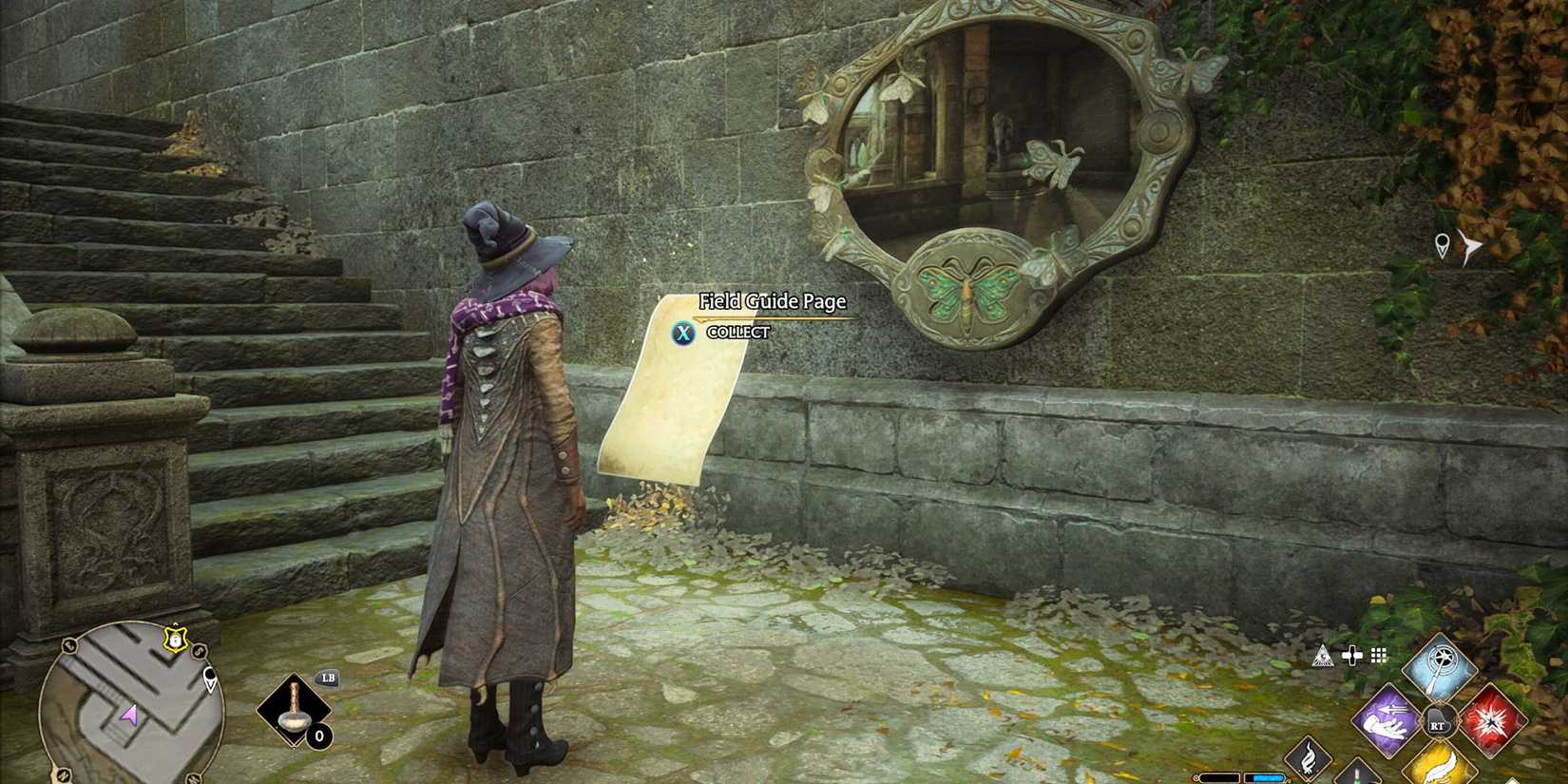Toggle the quest tracker shield on the minimap

[175, 639]
